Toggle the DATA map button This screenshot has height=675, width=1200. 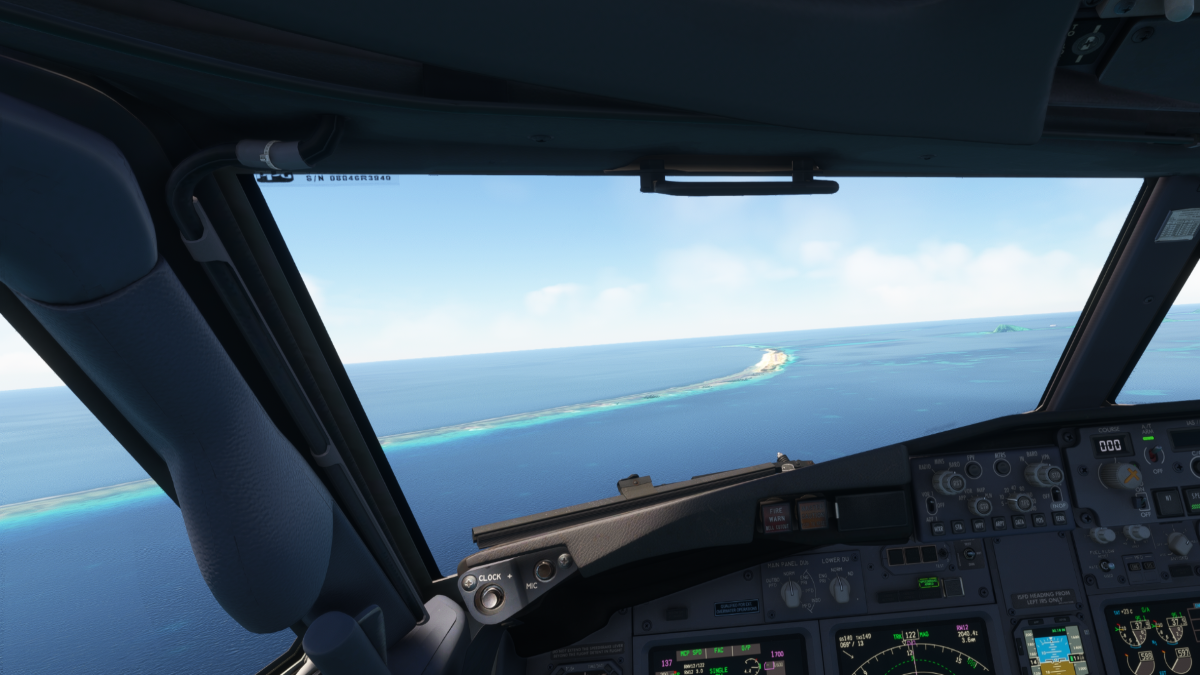pyautogui.click(x=1017, y=521)
